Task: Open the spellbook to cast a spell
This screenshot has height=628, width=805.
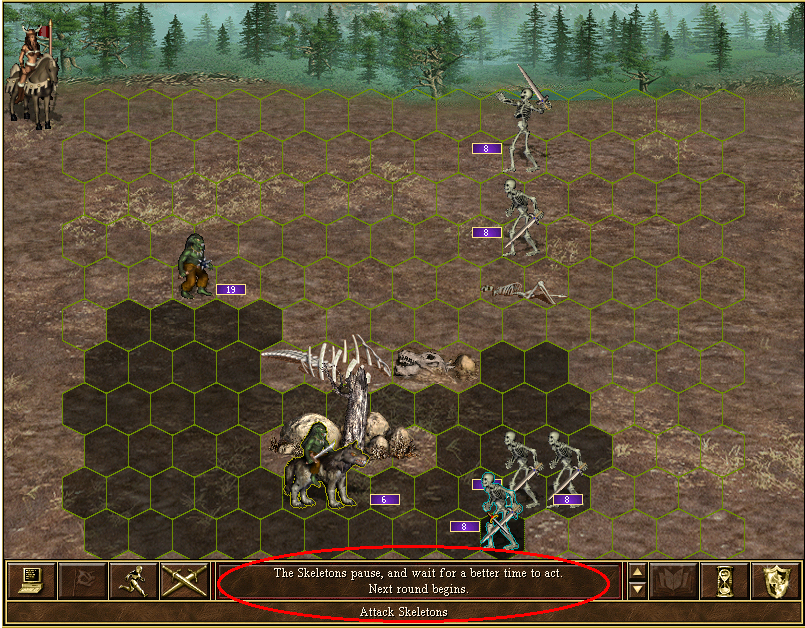Action: pos(672,580)
